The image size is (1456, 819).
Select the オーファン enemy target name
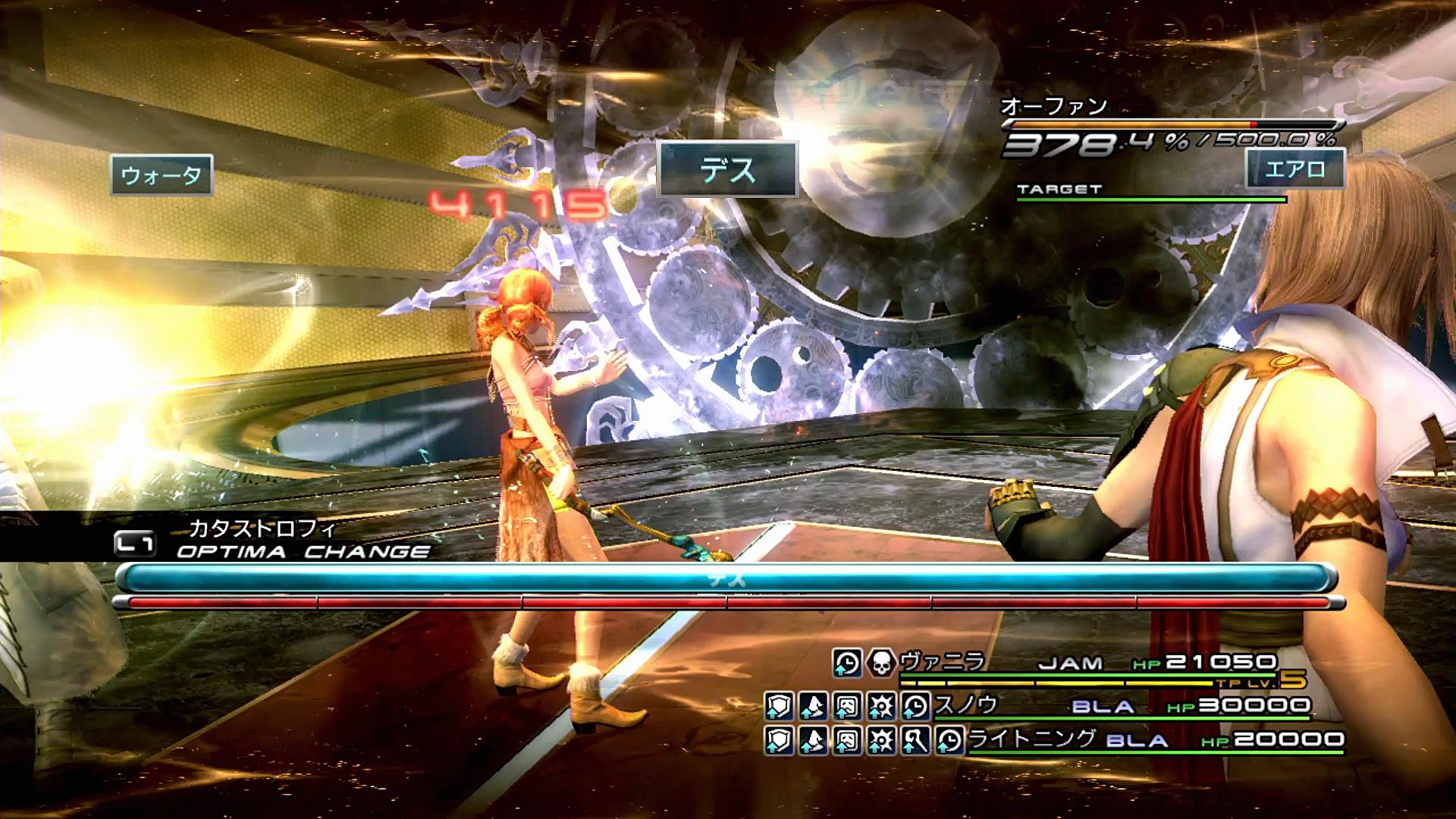click(x=1053, y=107)
